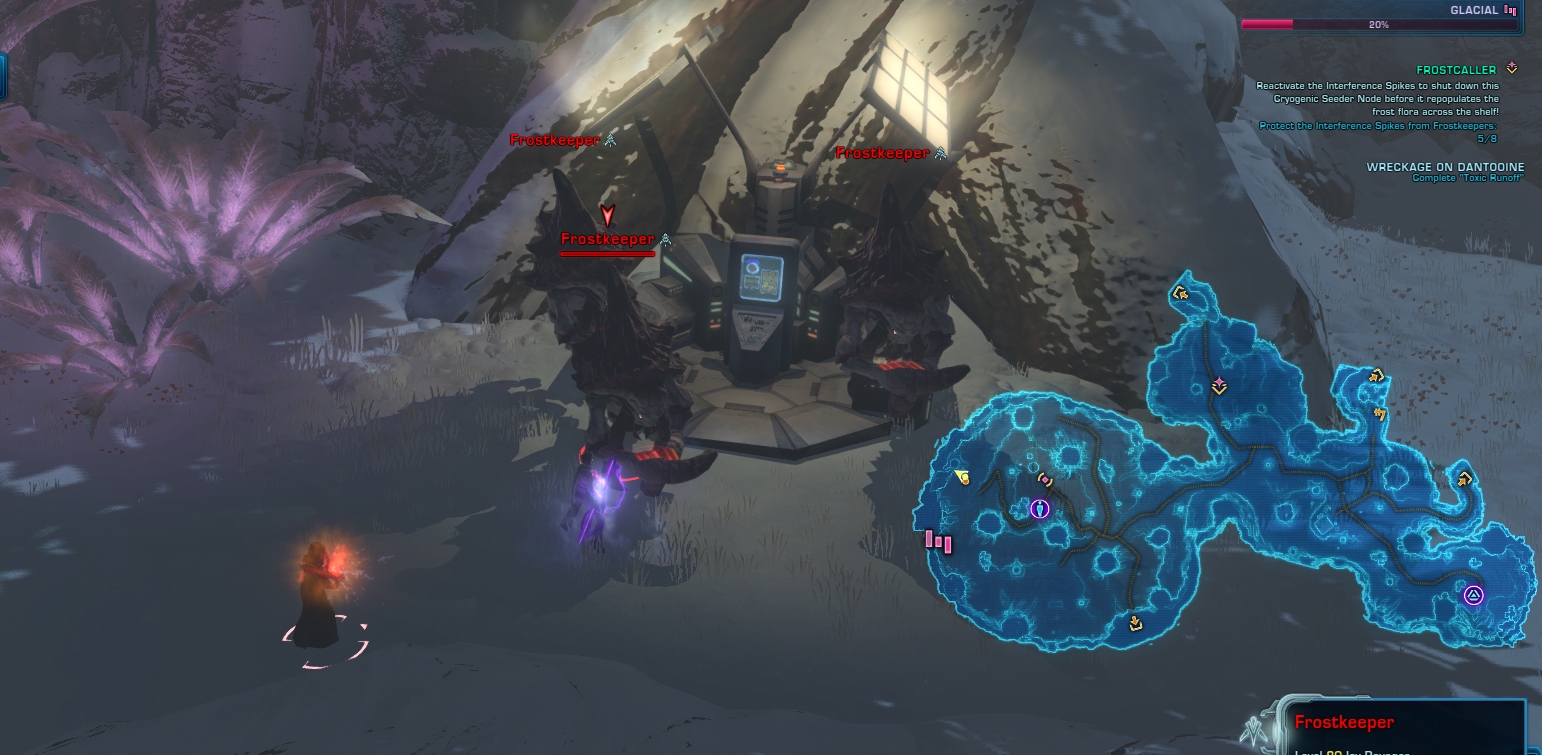This screenshot has height=755, width=1542.
Task: Select the bracketed pink dot map marker
Action: [x=1046, y=478]
